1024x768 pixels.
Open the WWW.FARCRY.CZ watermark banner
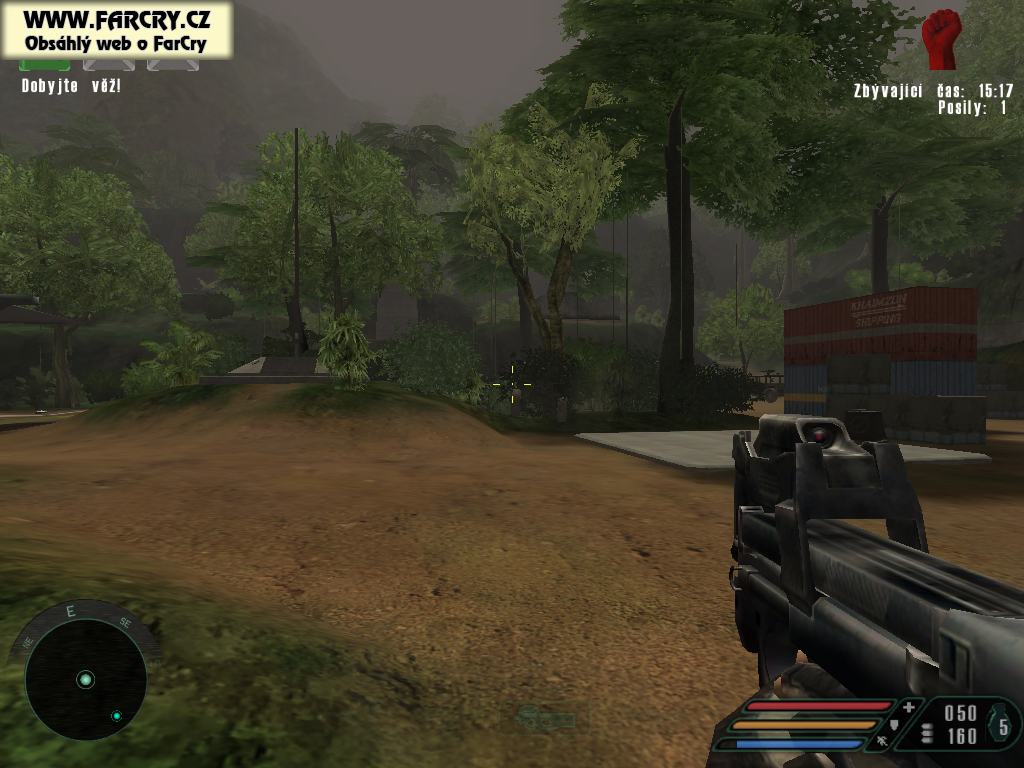(x=116, y=30)
